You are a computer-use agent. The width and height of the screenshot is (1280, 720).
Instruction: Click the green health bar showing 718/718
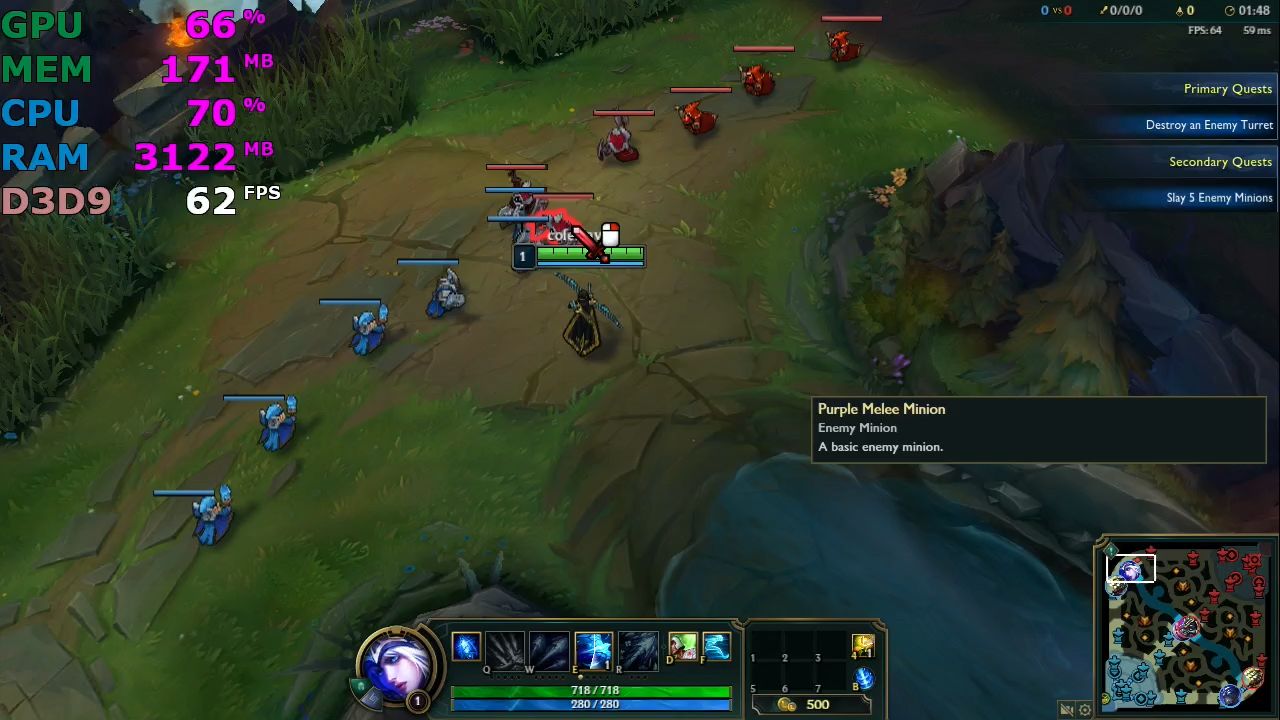594,689
